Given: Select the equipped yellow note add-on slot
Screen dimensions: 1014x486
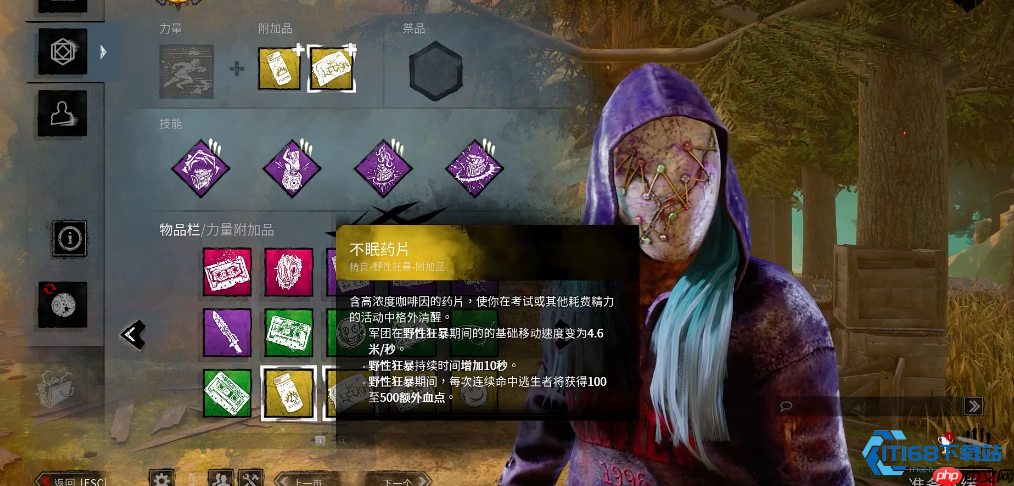Looking at the screenshot, I should click(x=330, y=69).
